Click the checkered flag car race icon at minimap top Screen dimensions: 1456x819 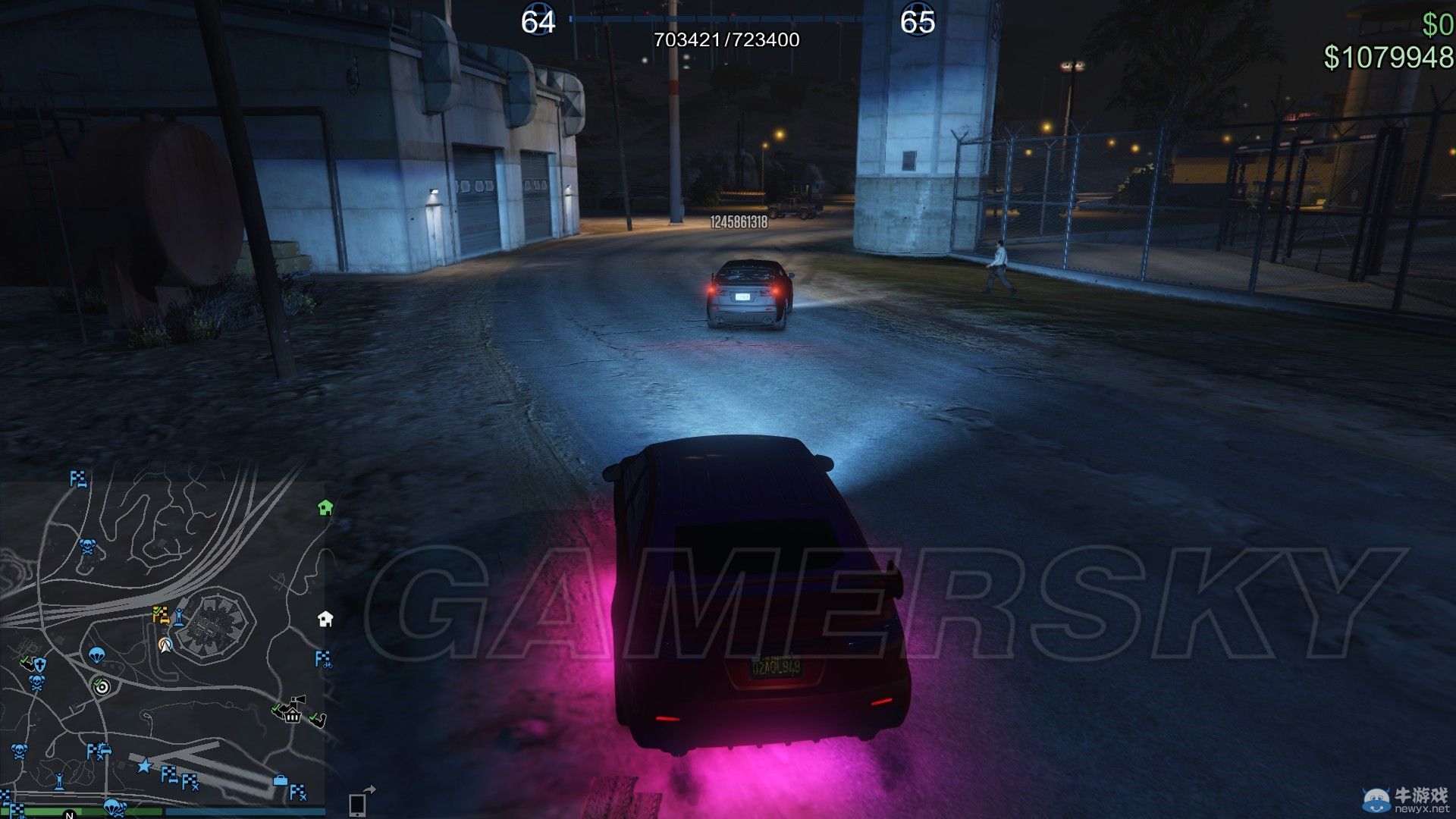point(78,479)
